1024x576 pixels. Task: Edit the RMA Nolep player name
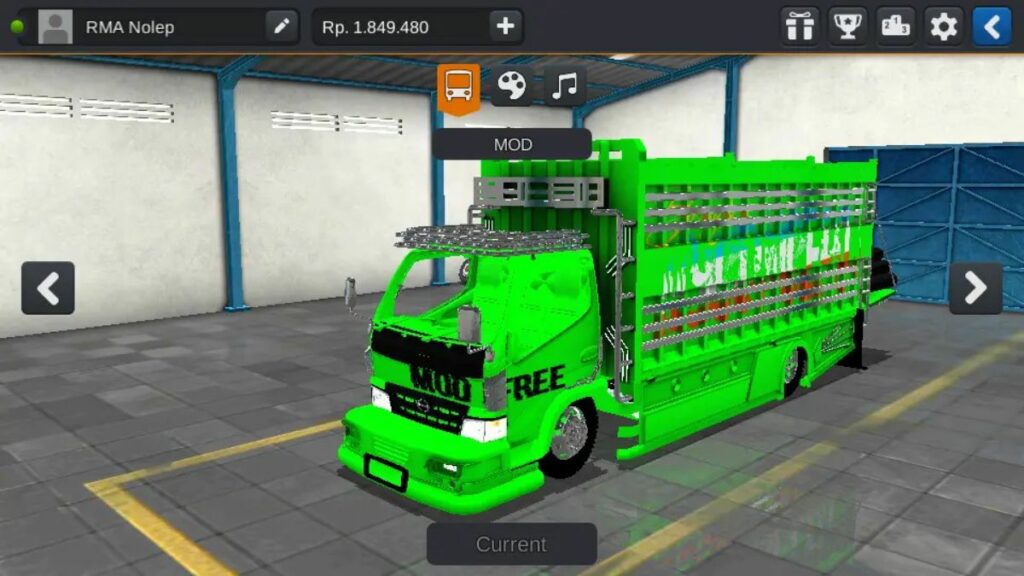(x=282, y=27)
